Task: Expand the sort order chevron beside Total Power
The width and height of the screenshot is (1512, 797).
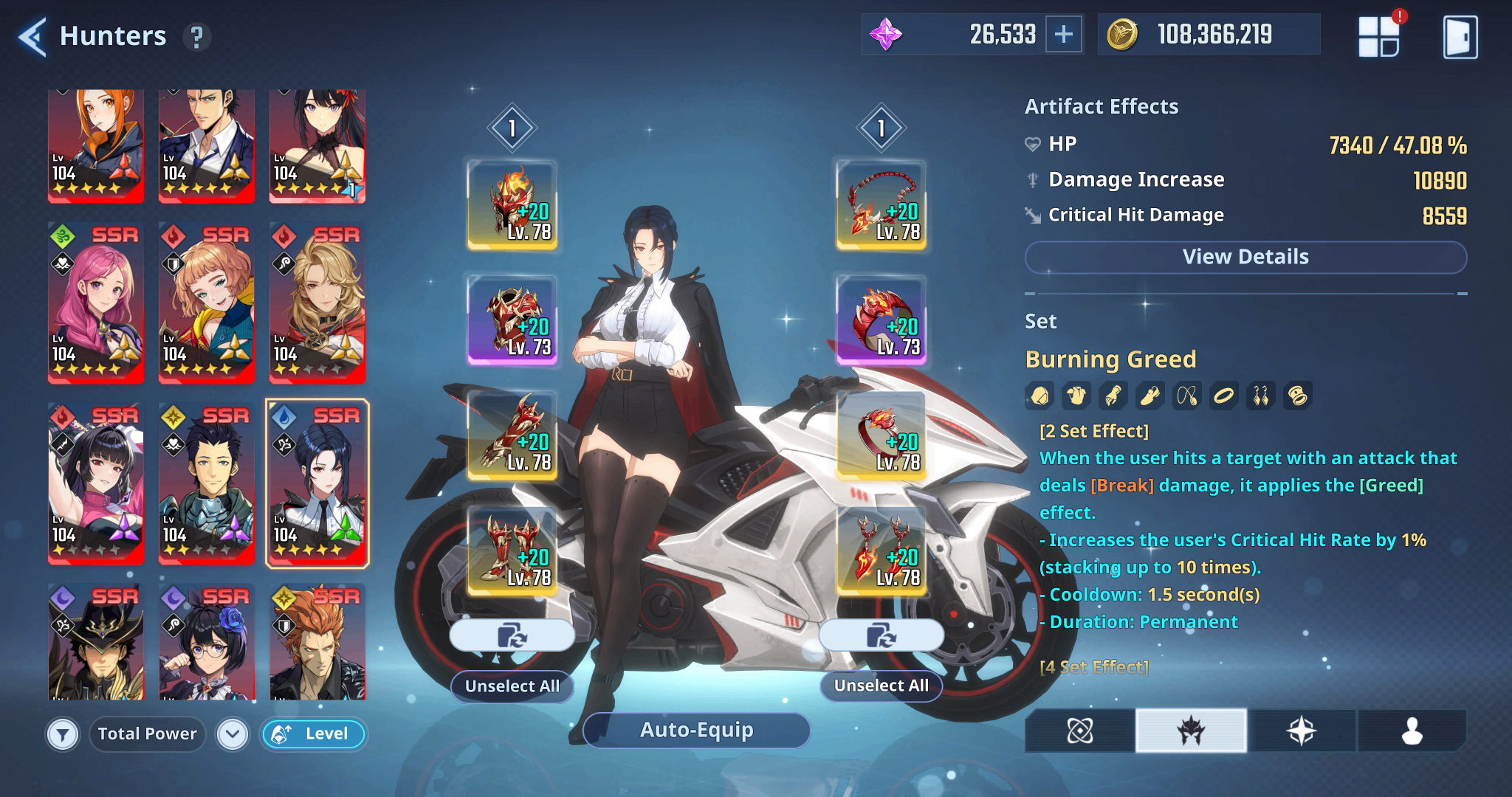Action: tap(232, 734)
